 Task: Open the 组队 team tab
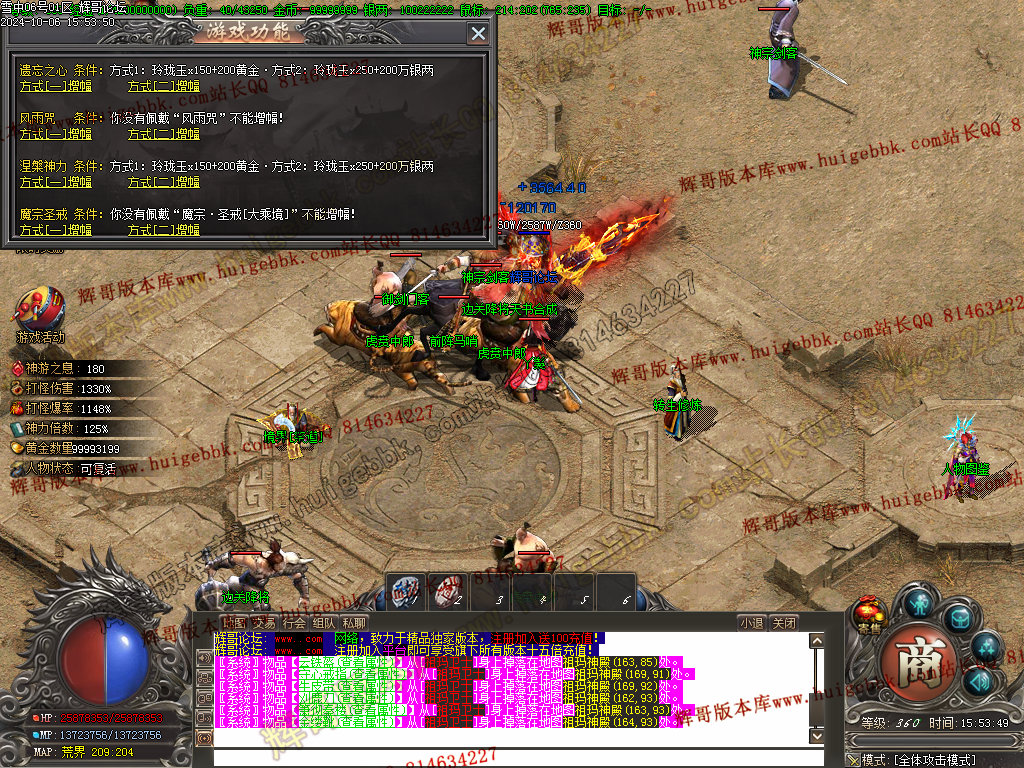(x=324, y=622)
